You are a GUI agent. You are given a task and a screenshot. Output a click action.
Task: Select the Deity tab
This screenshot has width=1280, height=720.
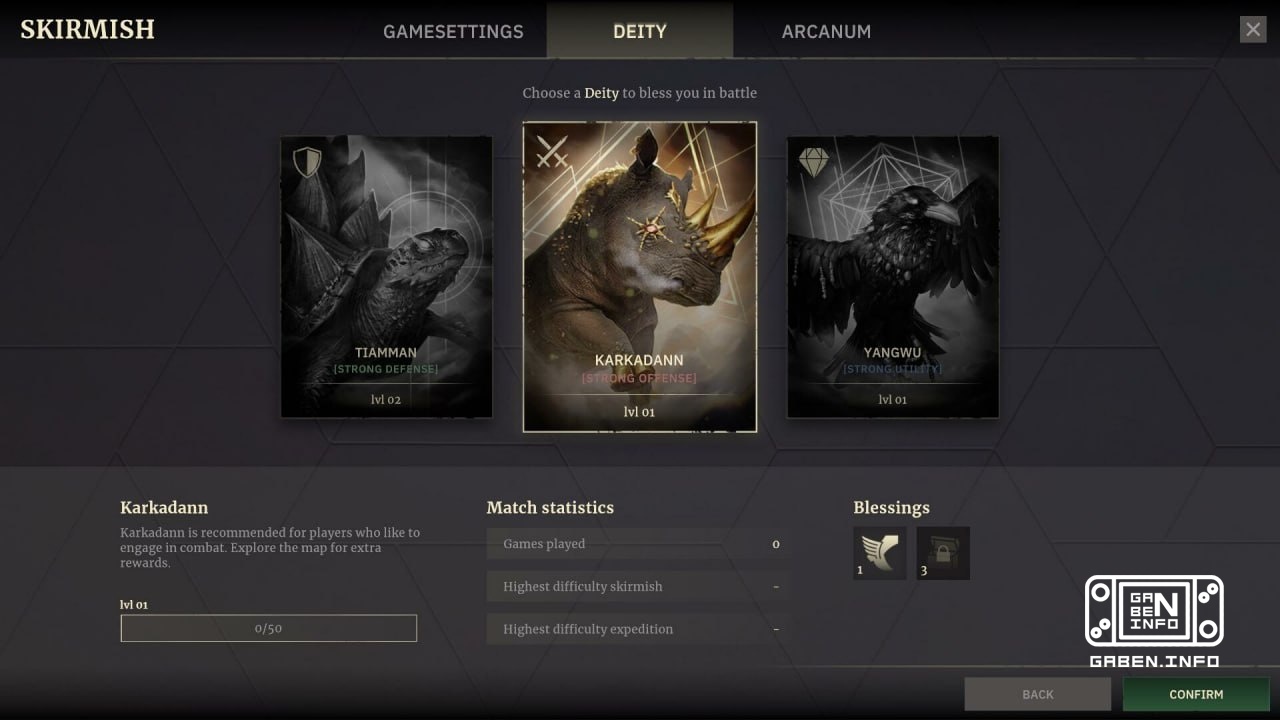(639, 31)
